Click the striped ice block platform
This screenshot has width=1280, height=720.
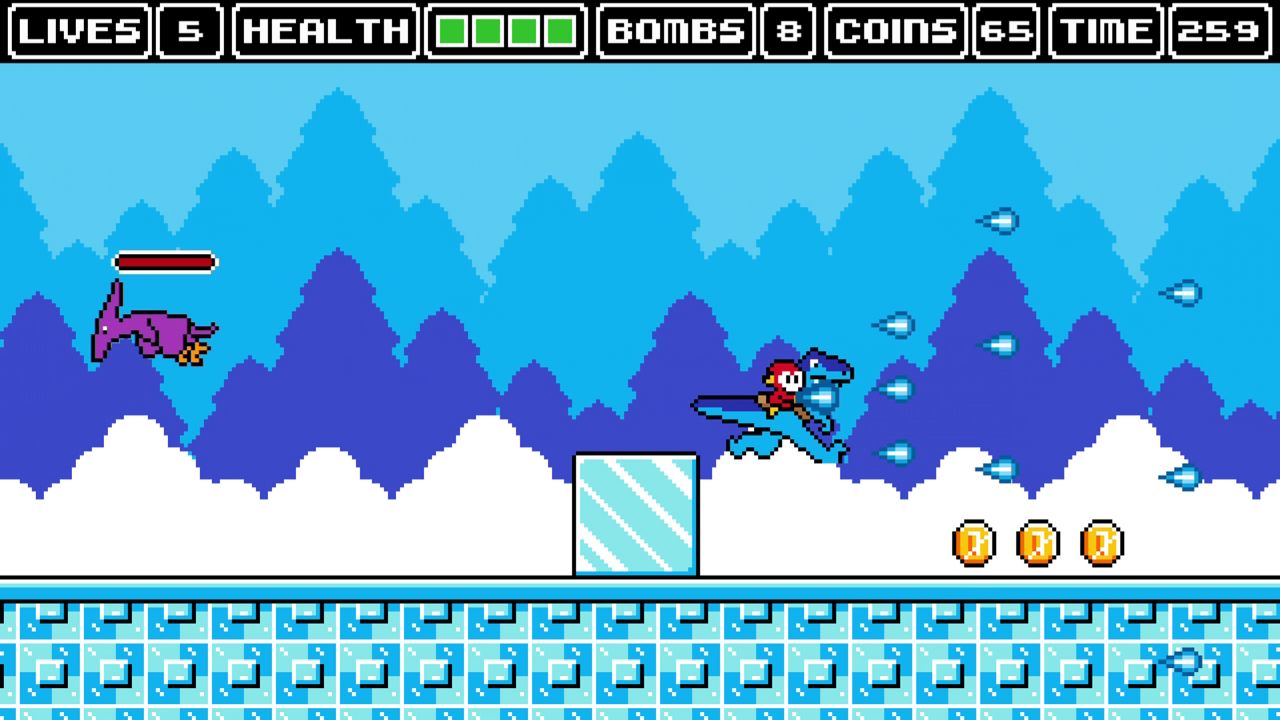pos(637,512)
